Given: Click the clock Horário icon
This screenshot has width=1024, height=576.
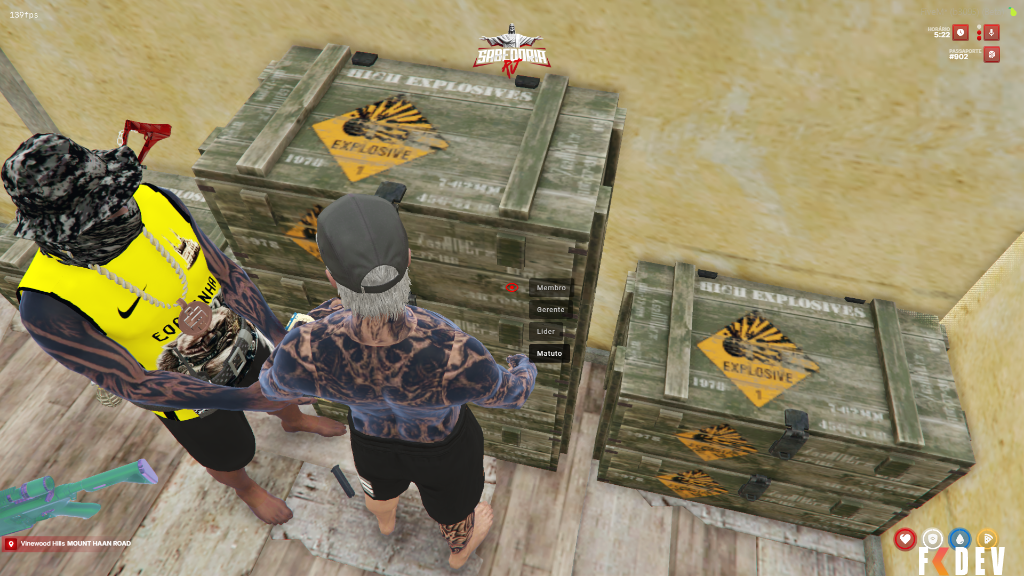Looking at the screenshot, I should pos(960,32).
